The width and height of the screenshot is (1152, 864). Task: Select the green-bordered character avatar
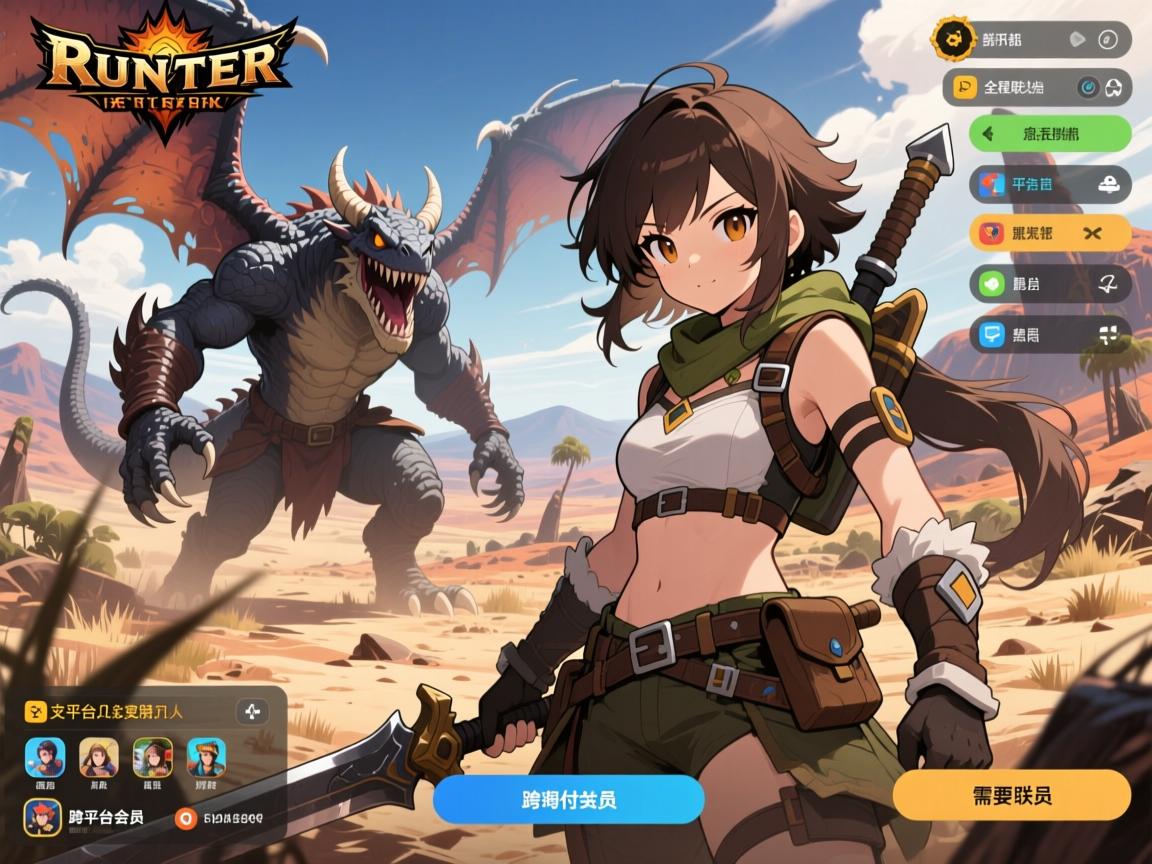click(x=153, y=757)
